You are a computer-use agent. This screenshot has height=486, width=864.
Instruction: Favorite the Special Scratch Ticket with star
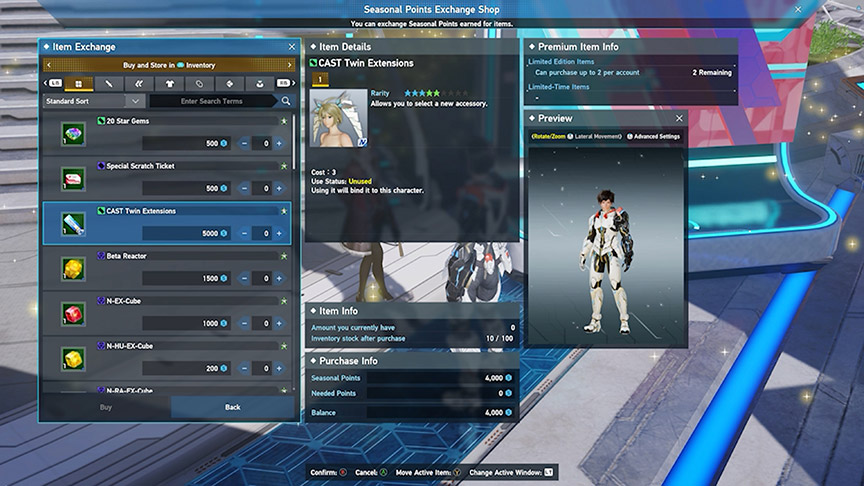pyautogui.click(x=284, y=166)
